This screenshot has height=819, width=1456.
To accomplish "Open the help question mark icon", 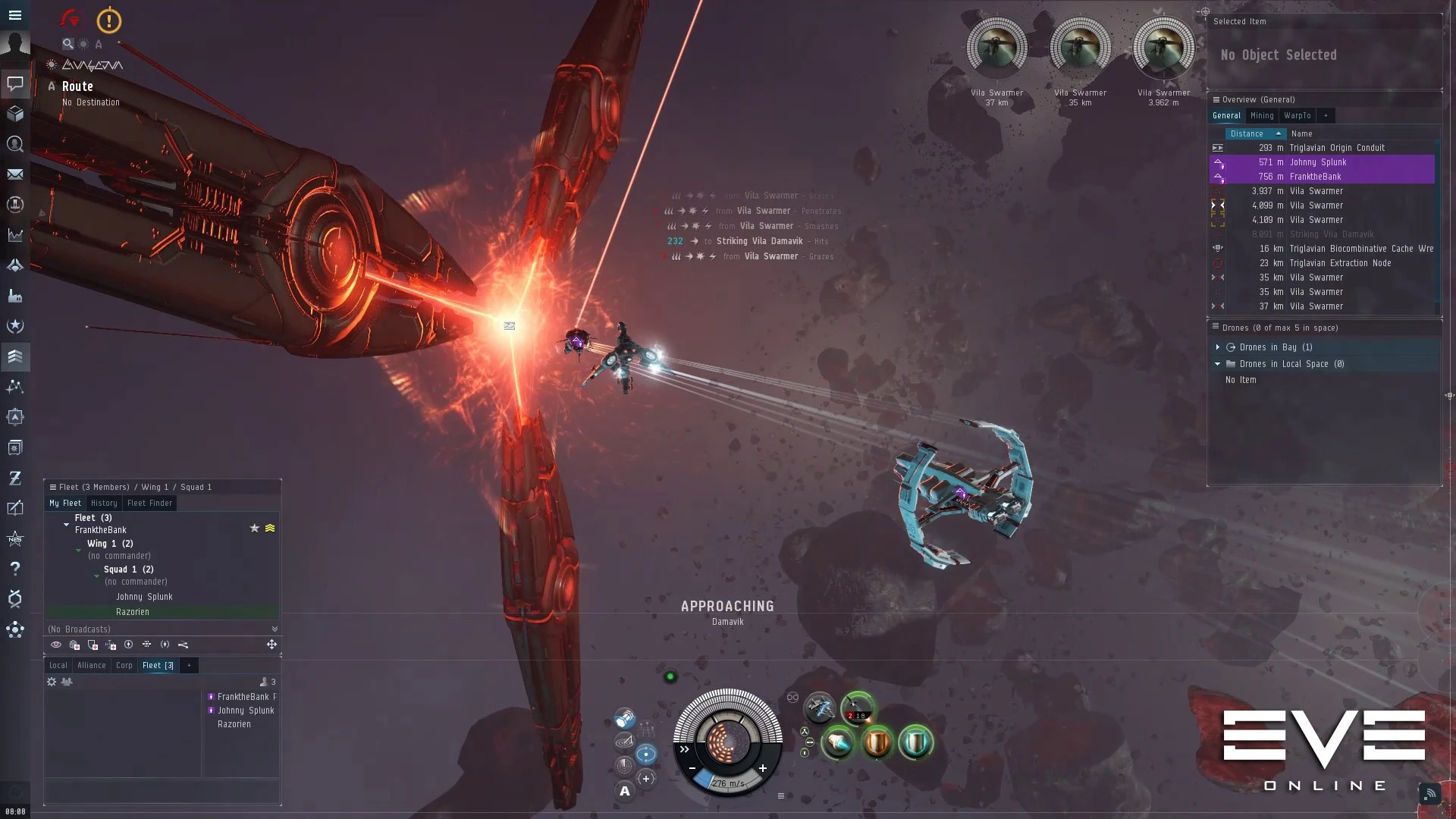I will coord(14,569).
